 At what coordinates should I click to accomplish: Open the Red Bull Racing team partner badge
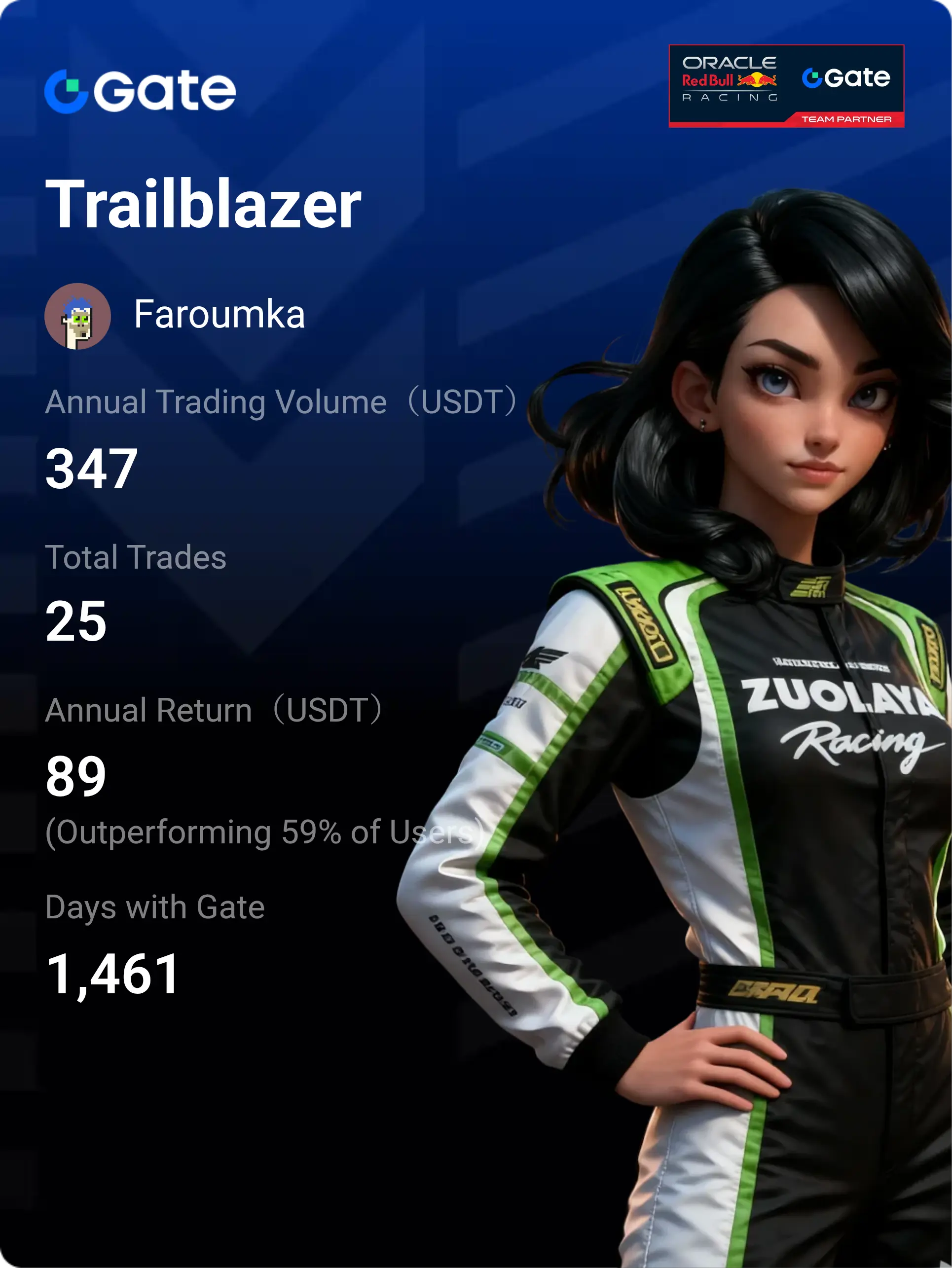click(786, 85)
